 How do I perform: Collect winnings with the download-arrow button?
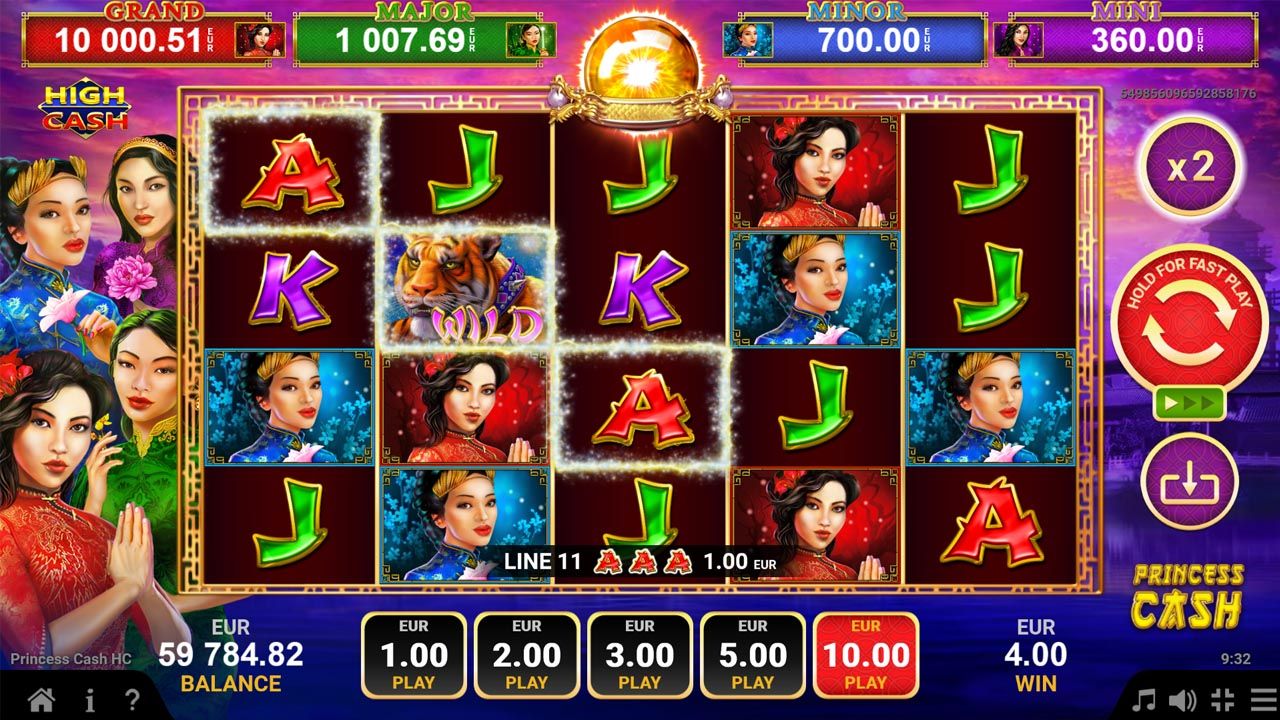(1190, 482)
